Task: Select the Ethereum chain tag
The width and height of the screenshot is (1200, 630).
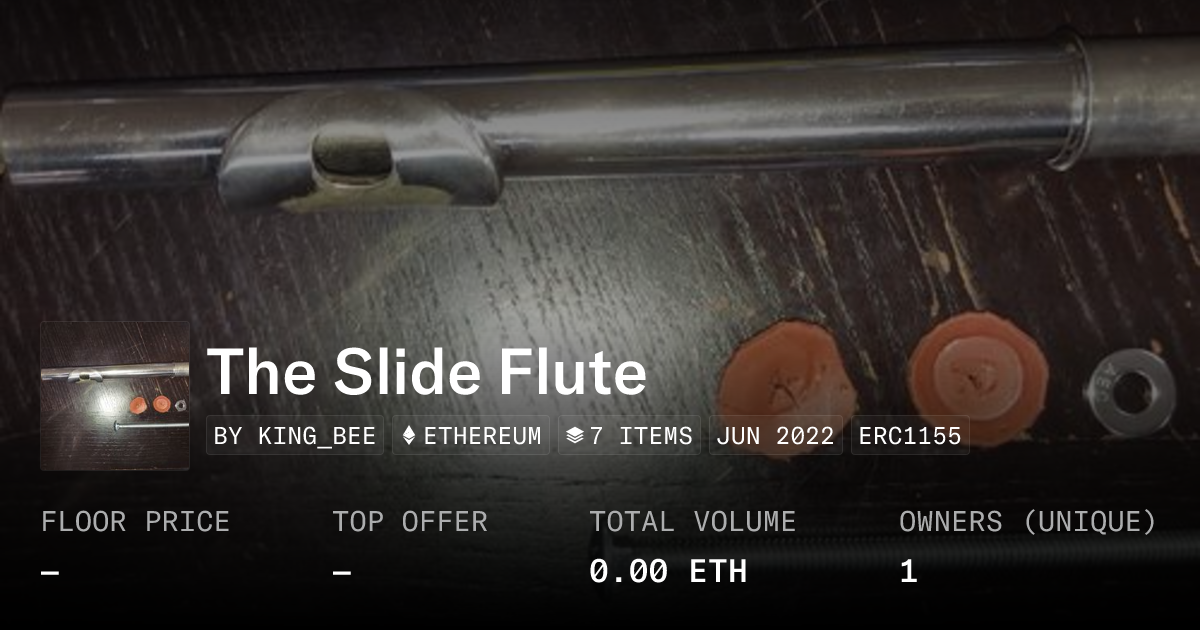Action: click(x=471, y=436)
